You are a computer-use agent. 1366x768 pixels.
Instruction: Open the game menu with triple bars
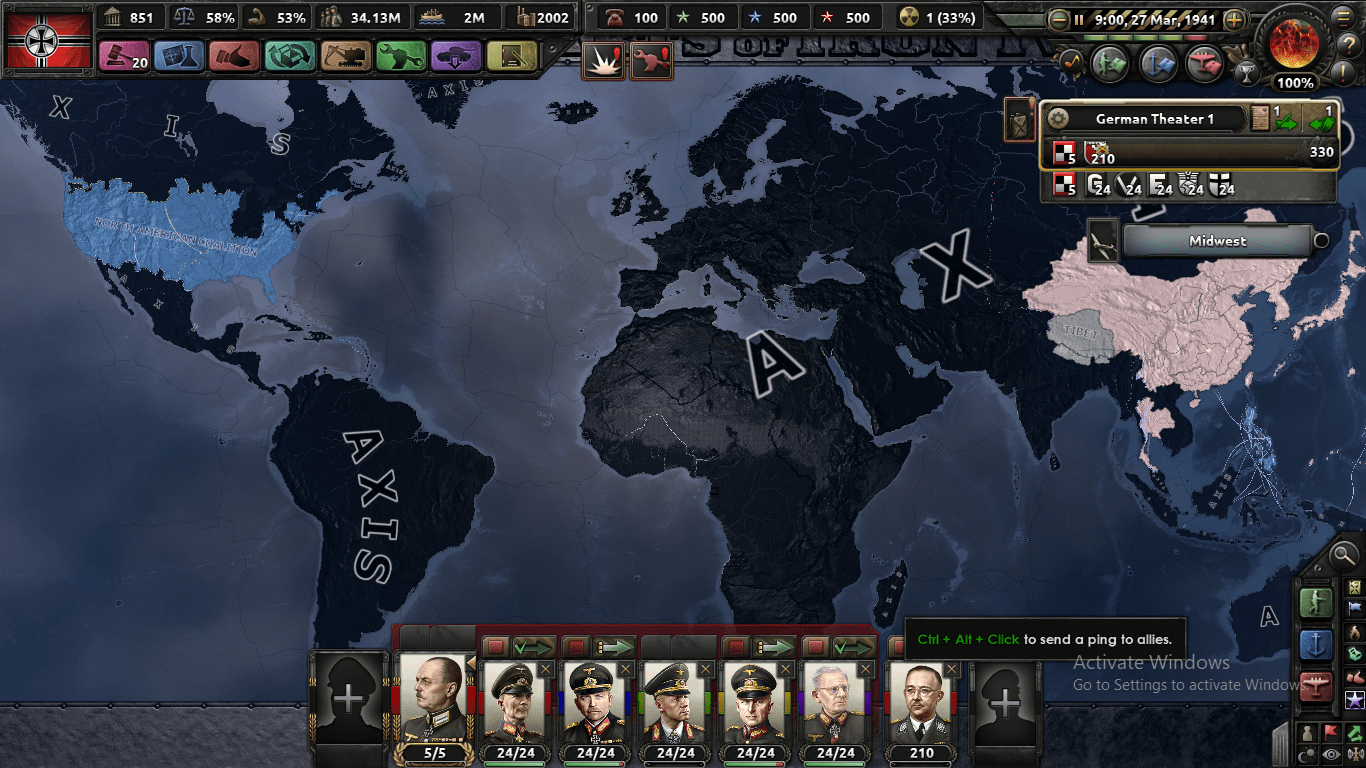pos(1343,18)
